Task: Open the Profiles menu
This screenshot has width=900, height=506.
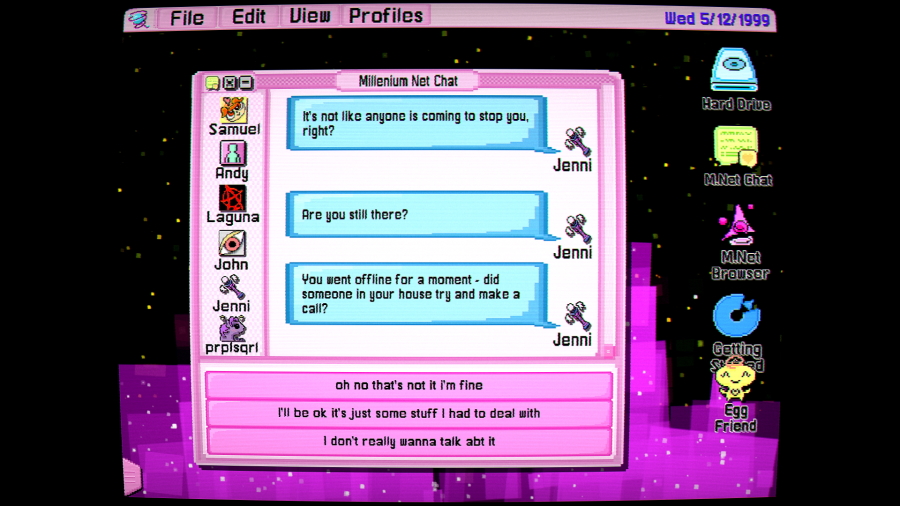Action: (x=386, y=16)
